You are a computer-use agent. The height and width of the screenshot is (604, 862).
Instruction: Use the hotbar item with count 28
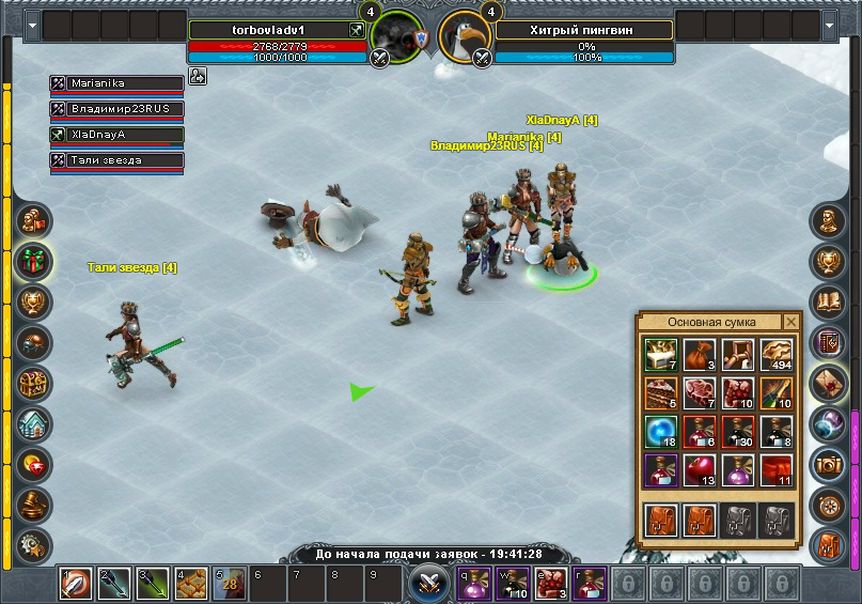(227, 581)
